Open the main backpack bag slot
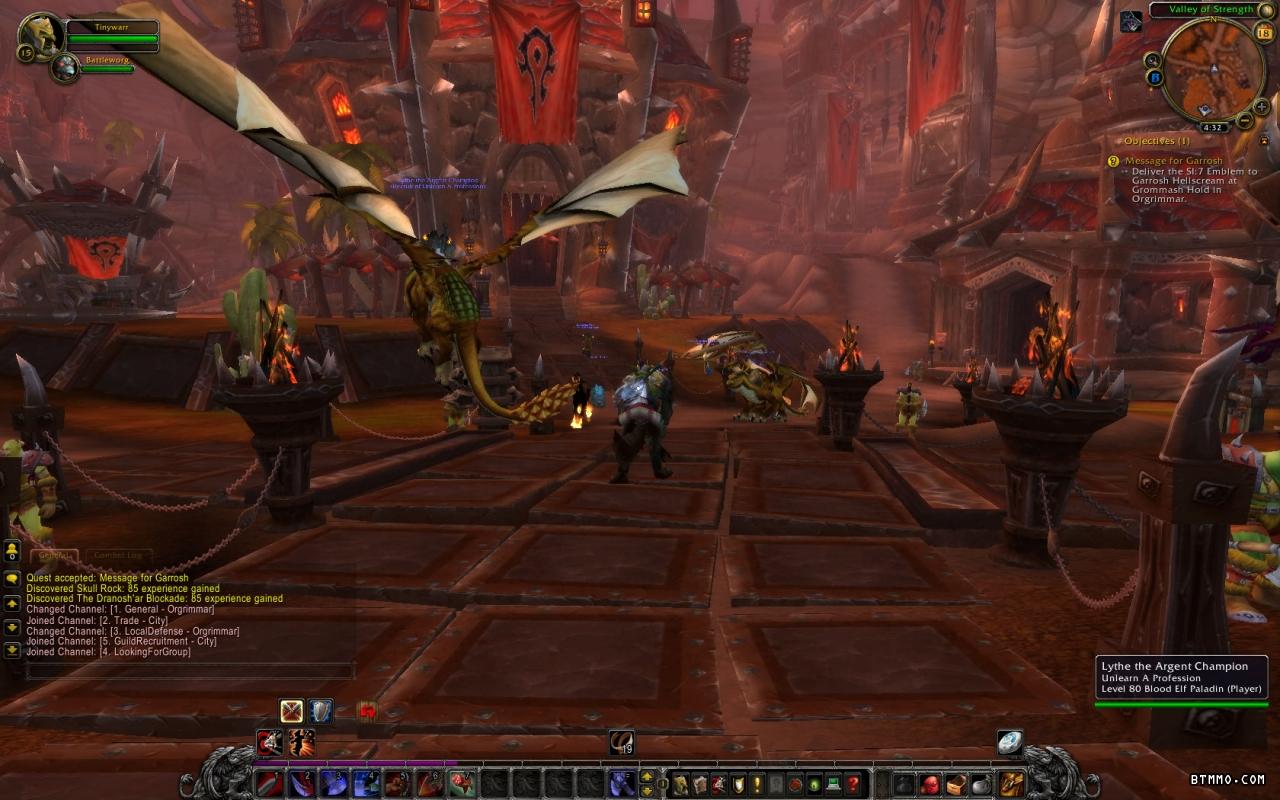This screenshot has width=1280, height=800. pyautogui.click(x=1011, y=784)
